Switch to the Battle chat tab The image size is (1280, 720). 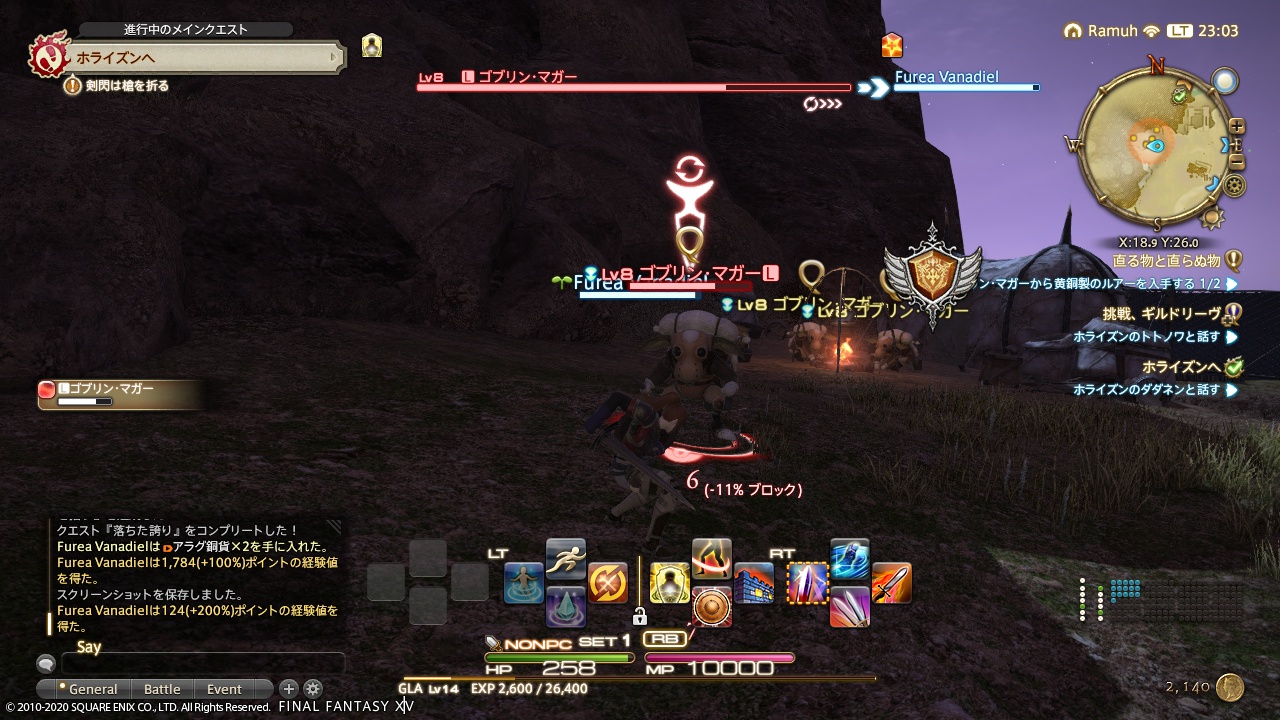(x=162, y=689)
